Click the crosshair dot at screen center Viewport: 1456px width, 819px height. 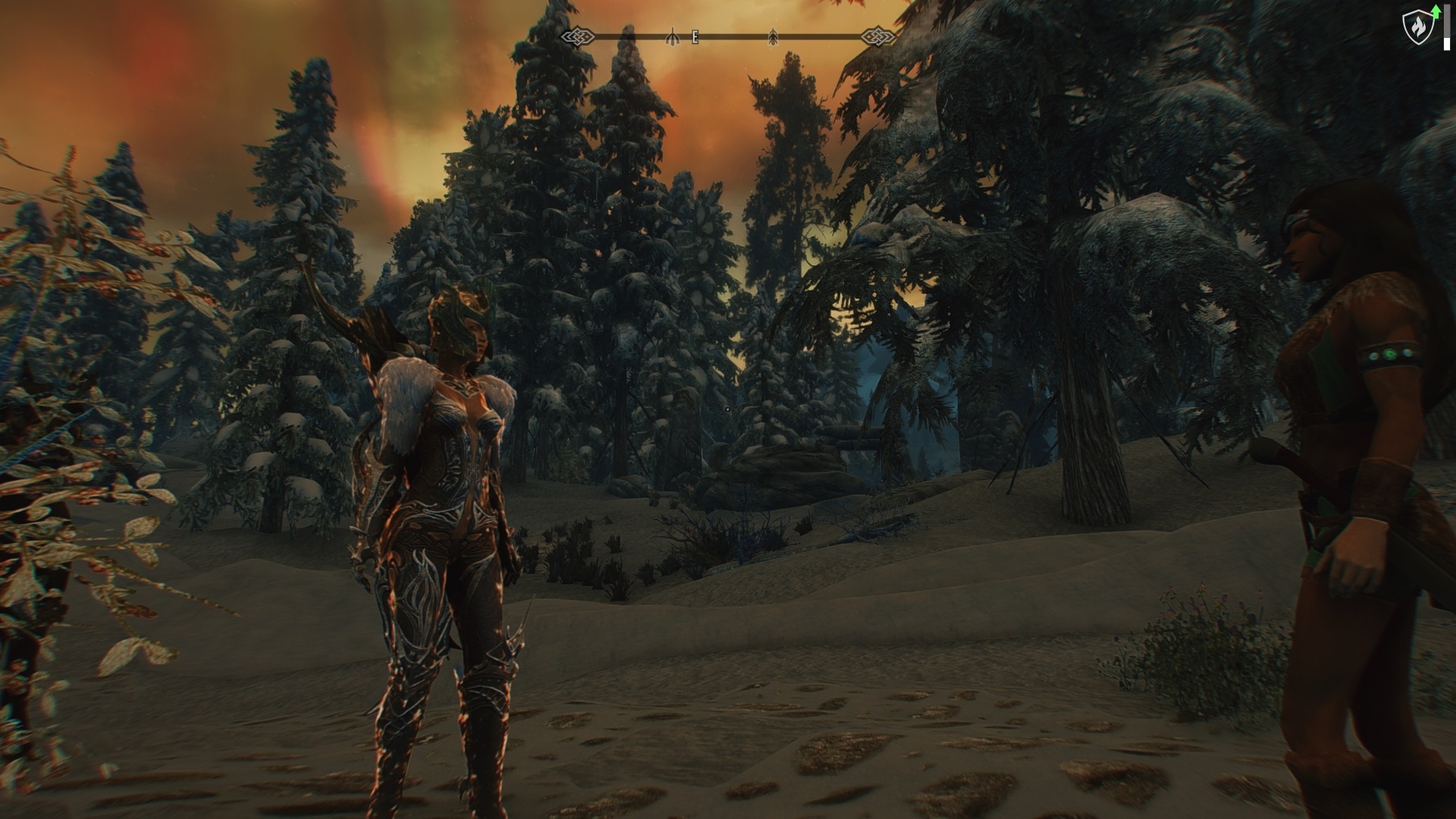tap(728, 409)
